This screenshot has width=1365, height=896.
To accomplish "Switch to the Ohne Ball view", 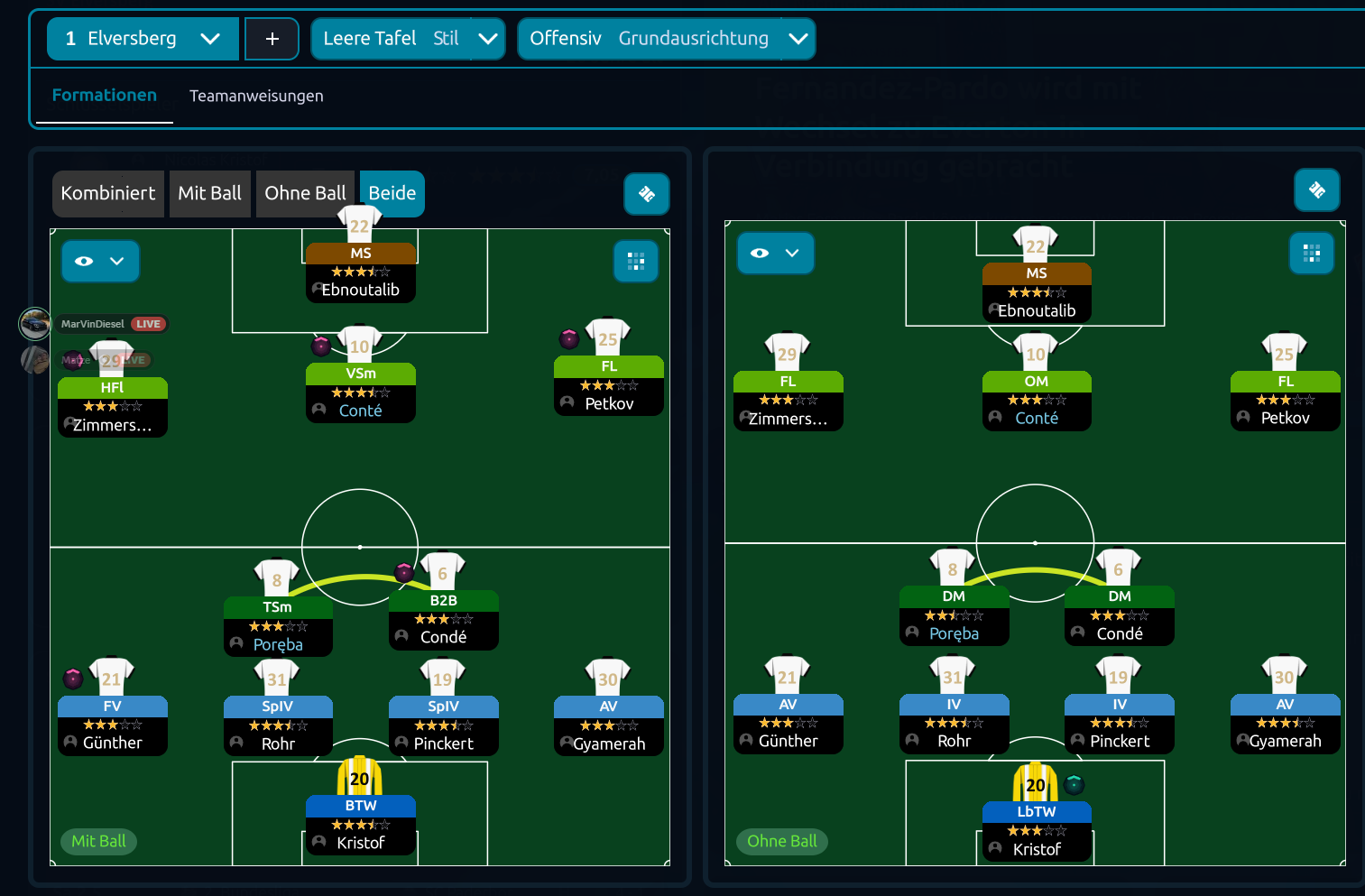I will coord(305,193).
